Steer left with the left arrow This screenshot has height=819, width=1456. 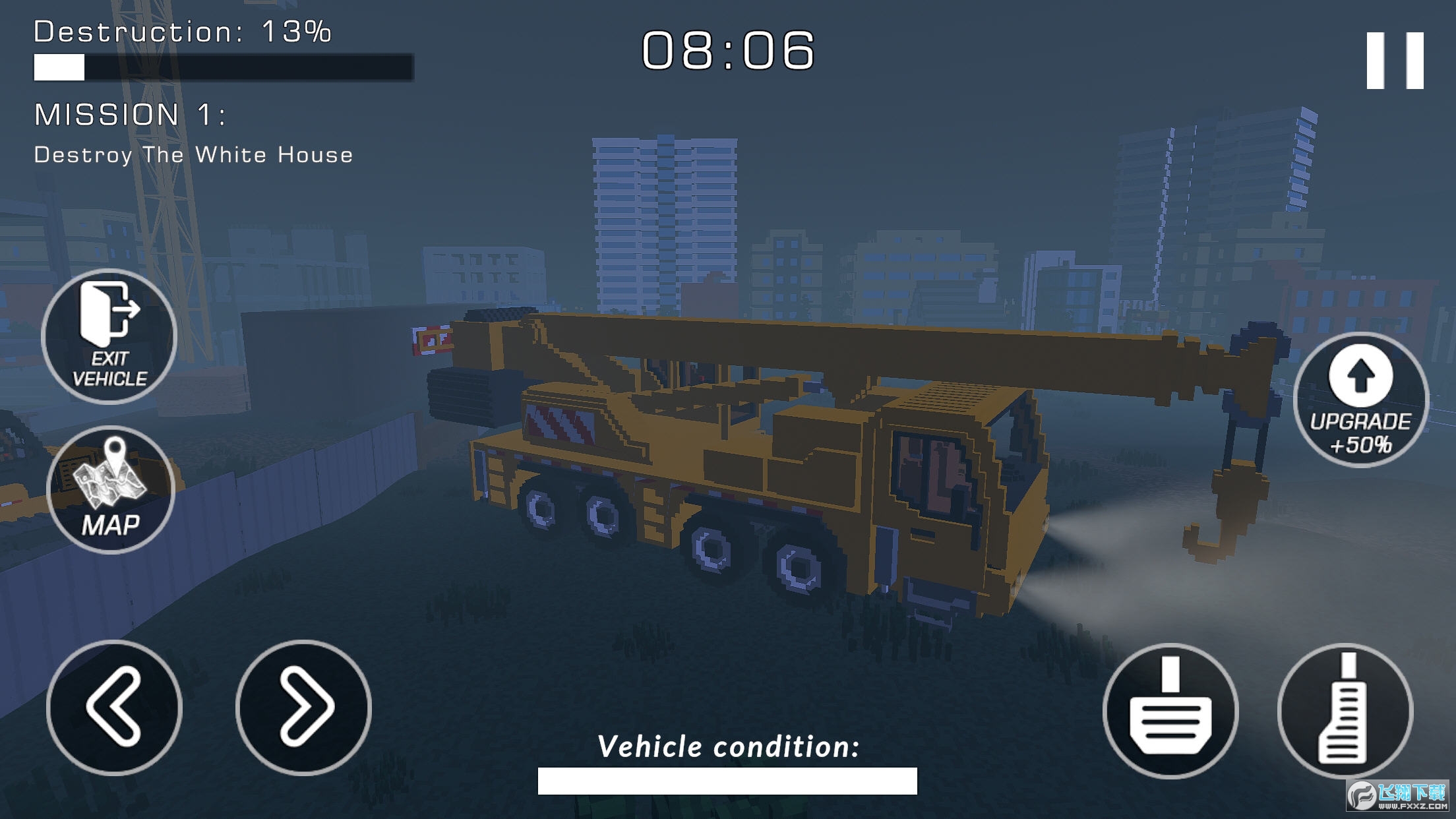click(x=114, y=707)
